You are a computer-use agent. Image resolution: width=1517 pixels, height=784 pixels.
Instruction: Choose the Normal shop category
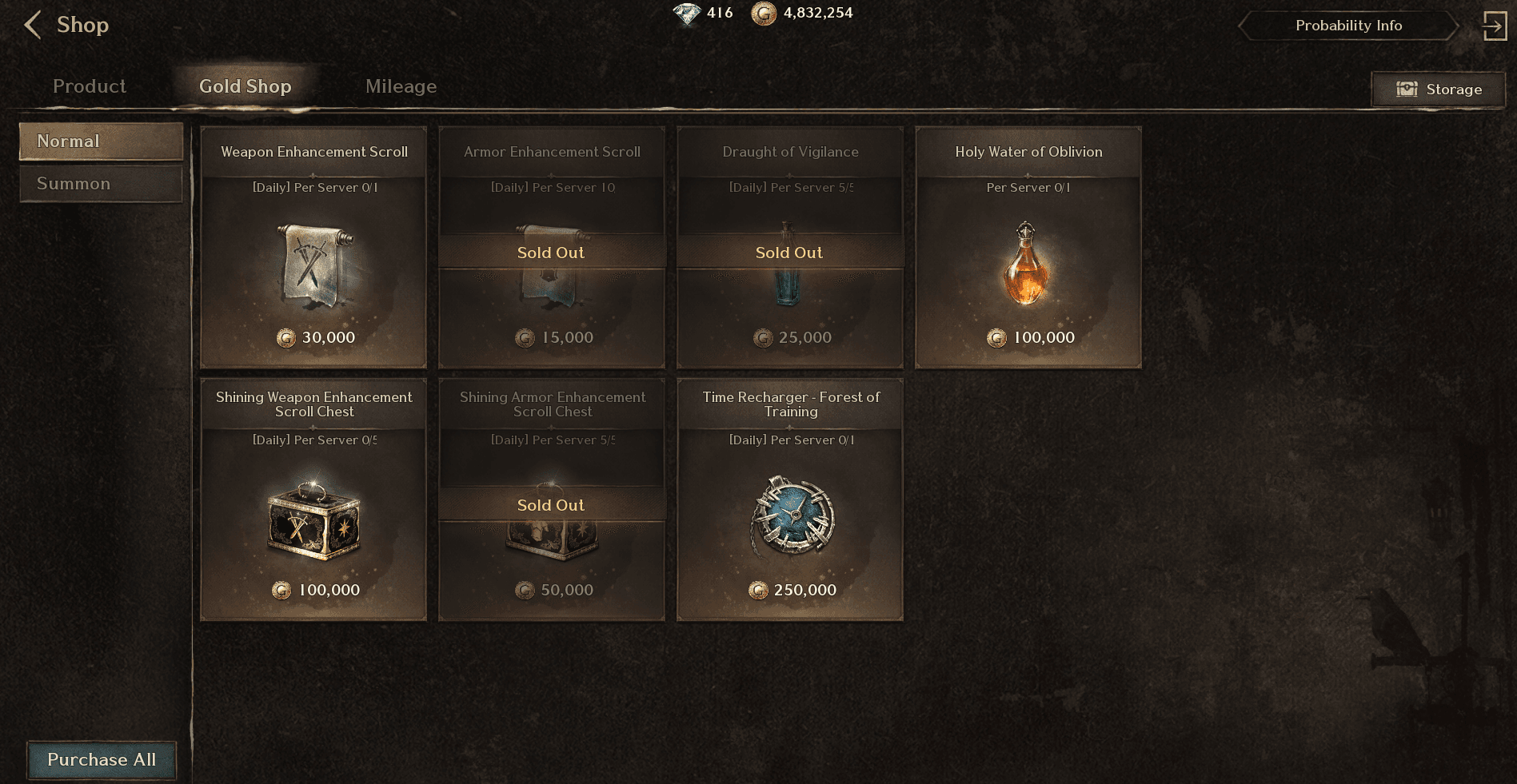pos(101,141)
